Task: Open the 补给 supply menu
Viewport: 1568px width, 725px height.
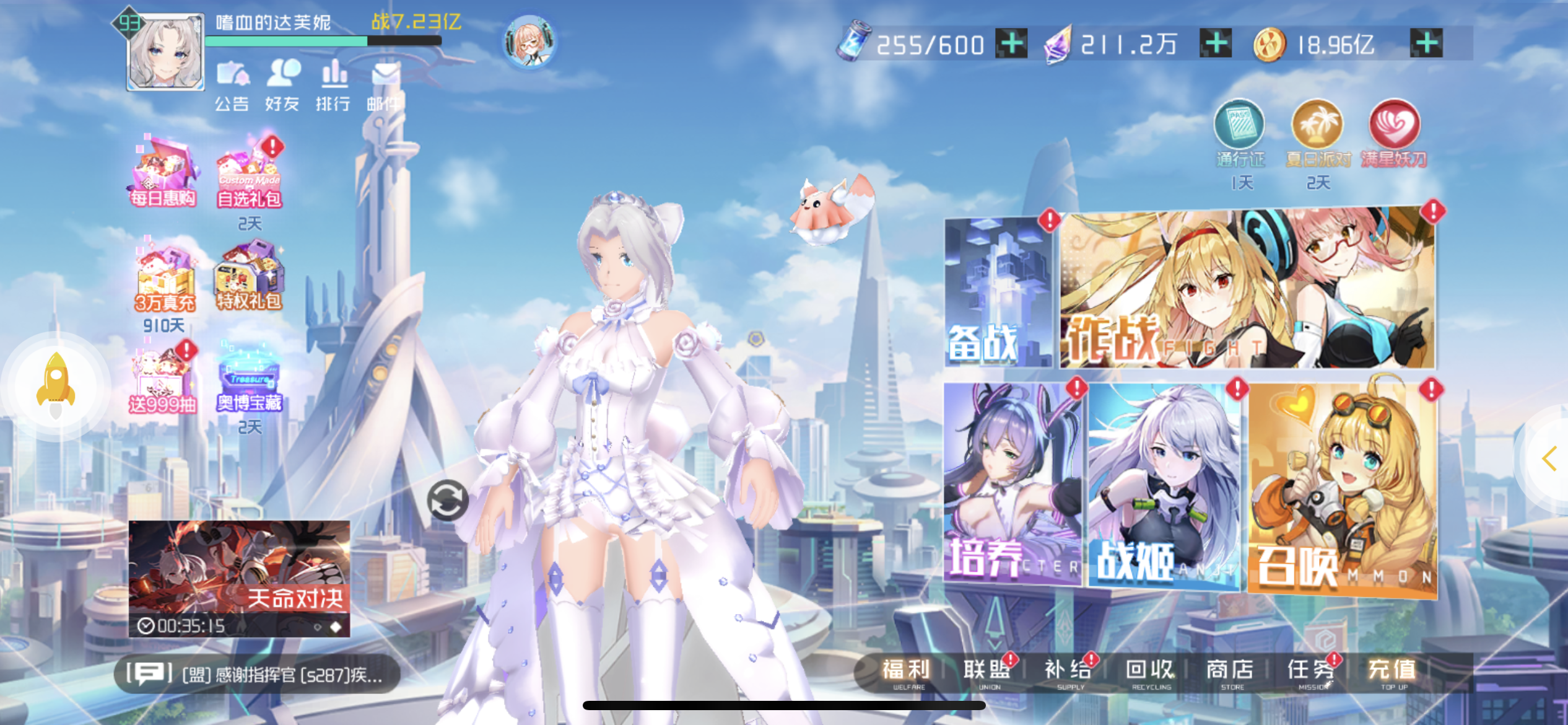Action: 1068,672
